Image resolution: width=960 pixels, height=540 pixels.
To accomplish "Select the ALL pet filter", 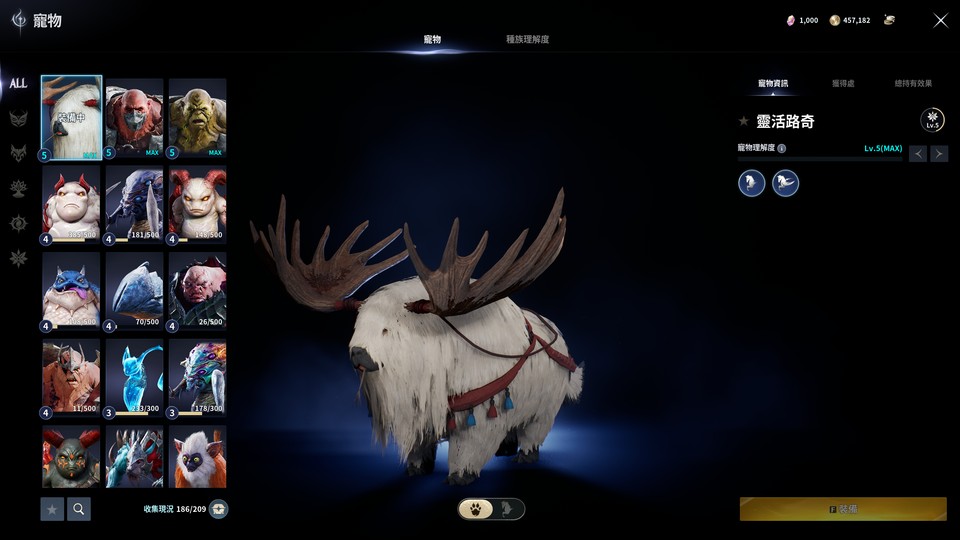I will [x=18, y=84].
